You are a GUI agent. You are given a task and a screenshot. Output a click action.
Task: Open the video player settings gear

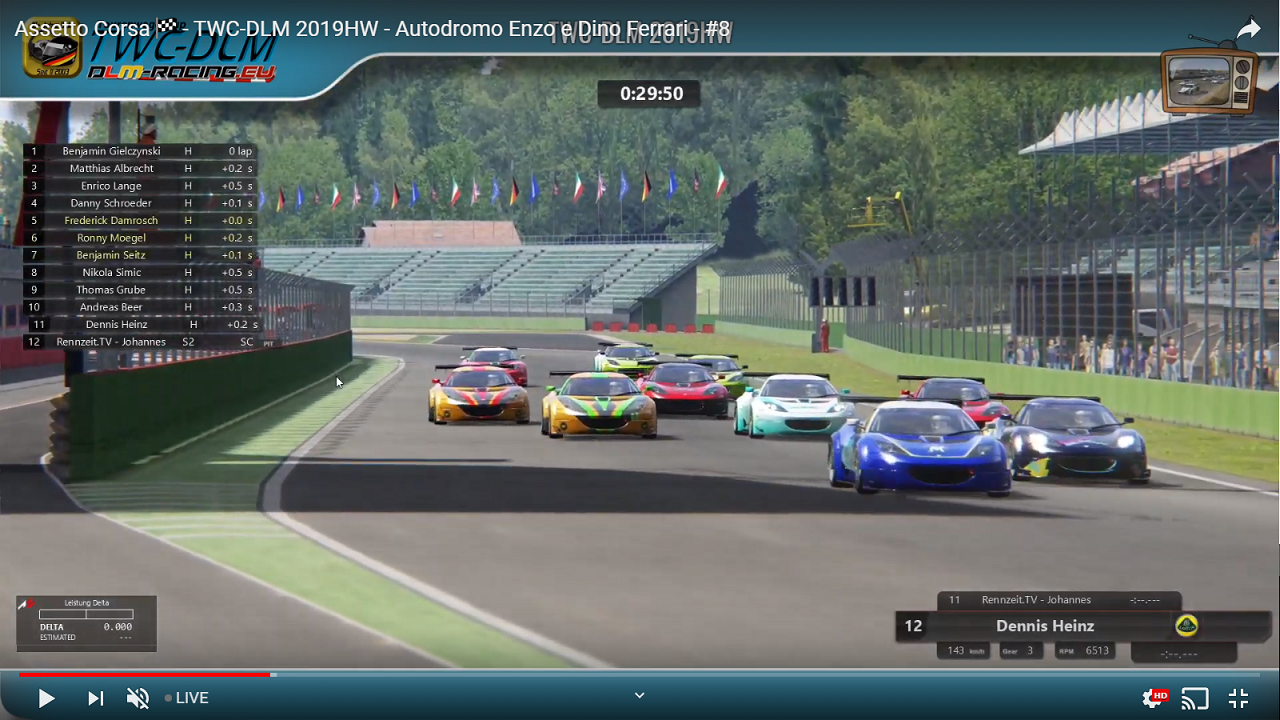(1152, 698)
